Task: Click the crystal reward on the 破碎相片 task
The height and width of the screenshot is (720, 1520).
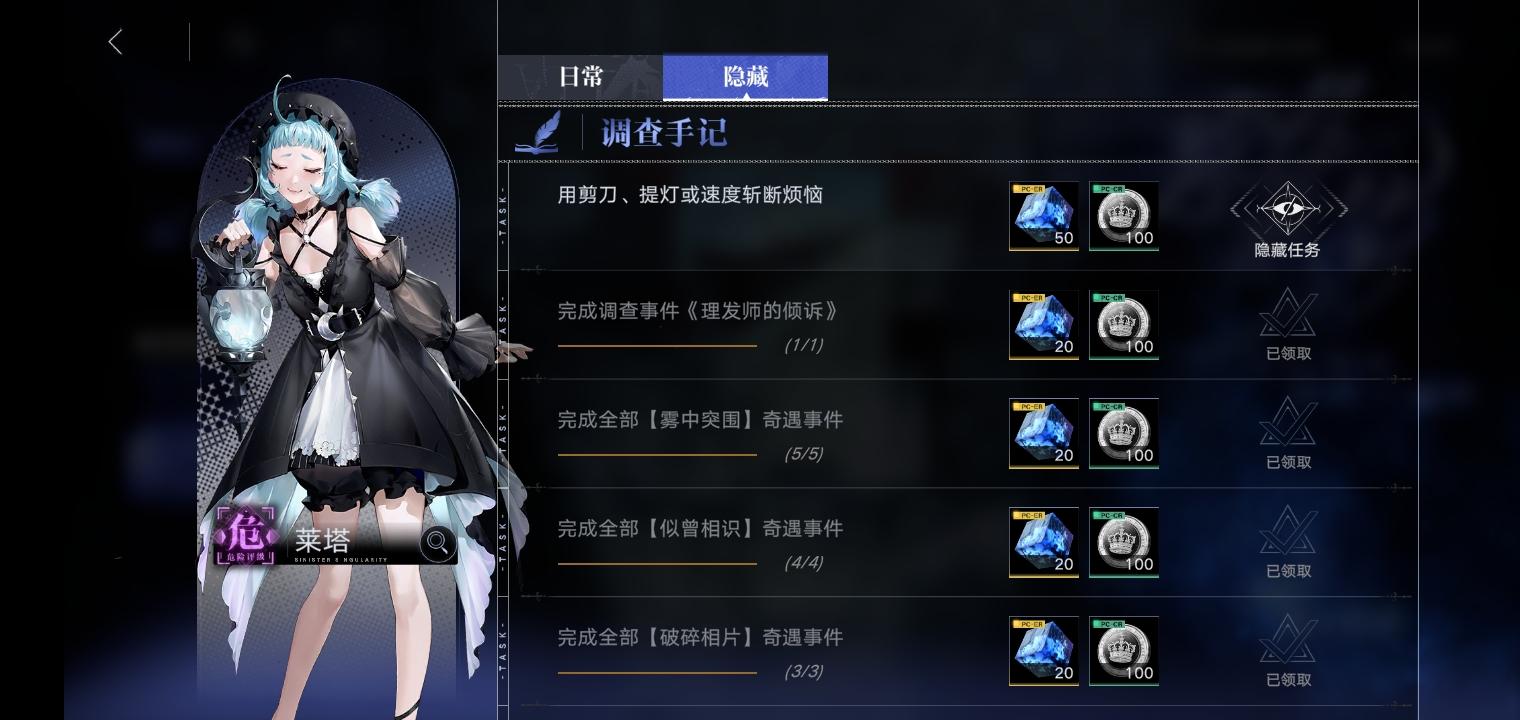Action: click(1044, 651)
